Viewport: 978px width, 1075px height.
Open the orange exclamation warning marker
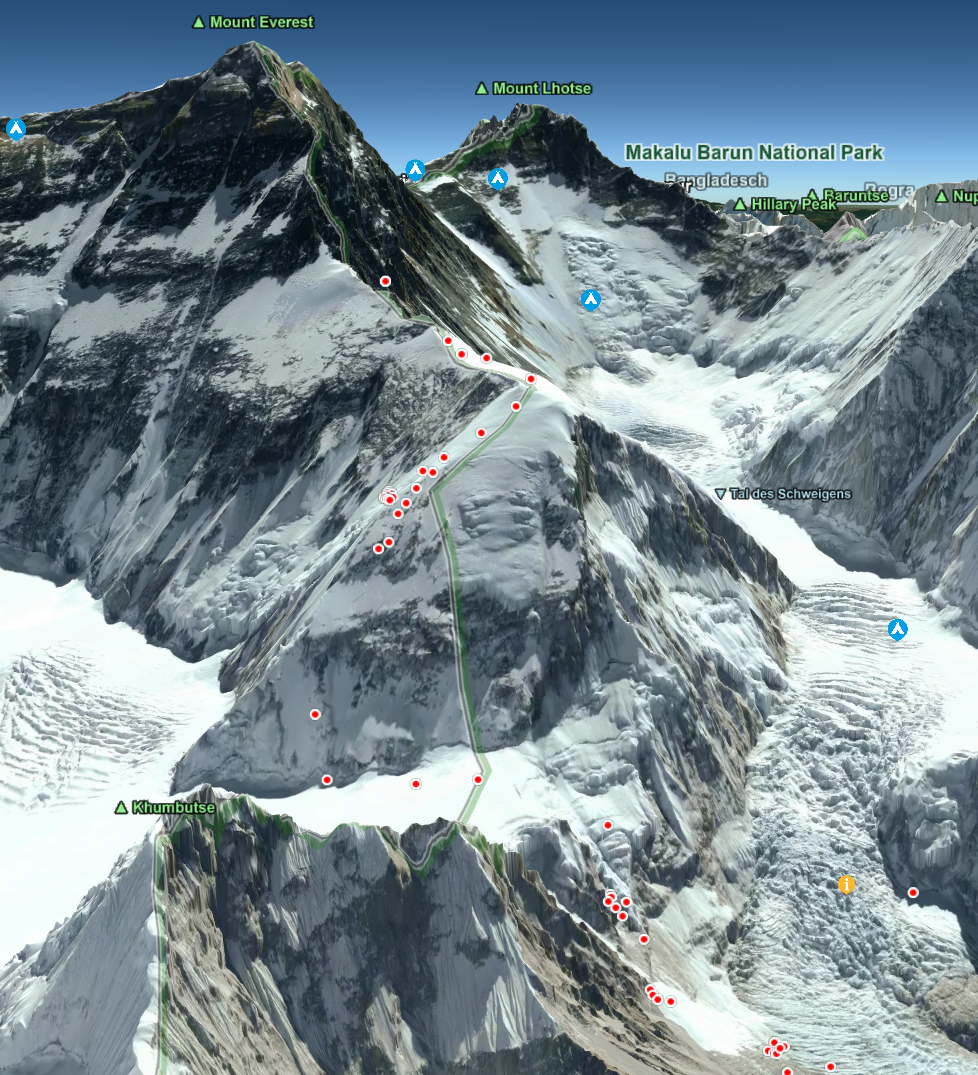pyautogui.click(x=847, y=884)
